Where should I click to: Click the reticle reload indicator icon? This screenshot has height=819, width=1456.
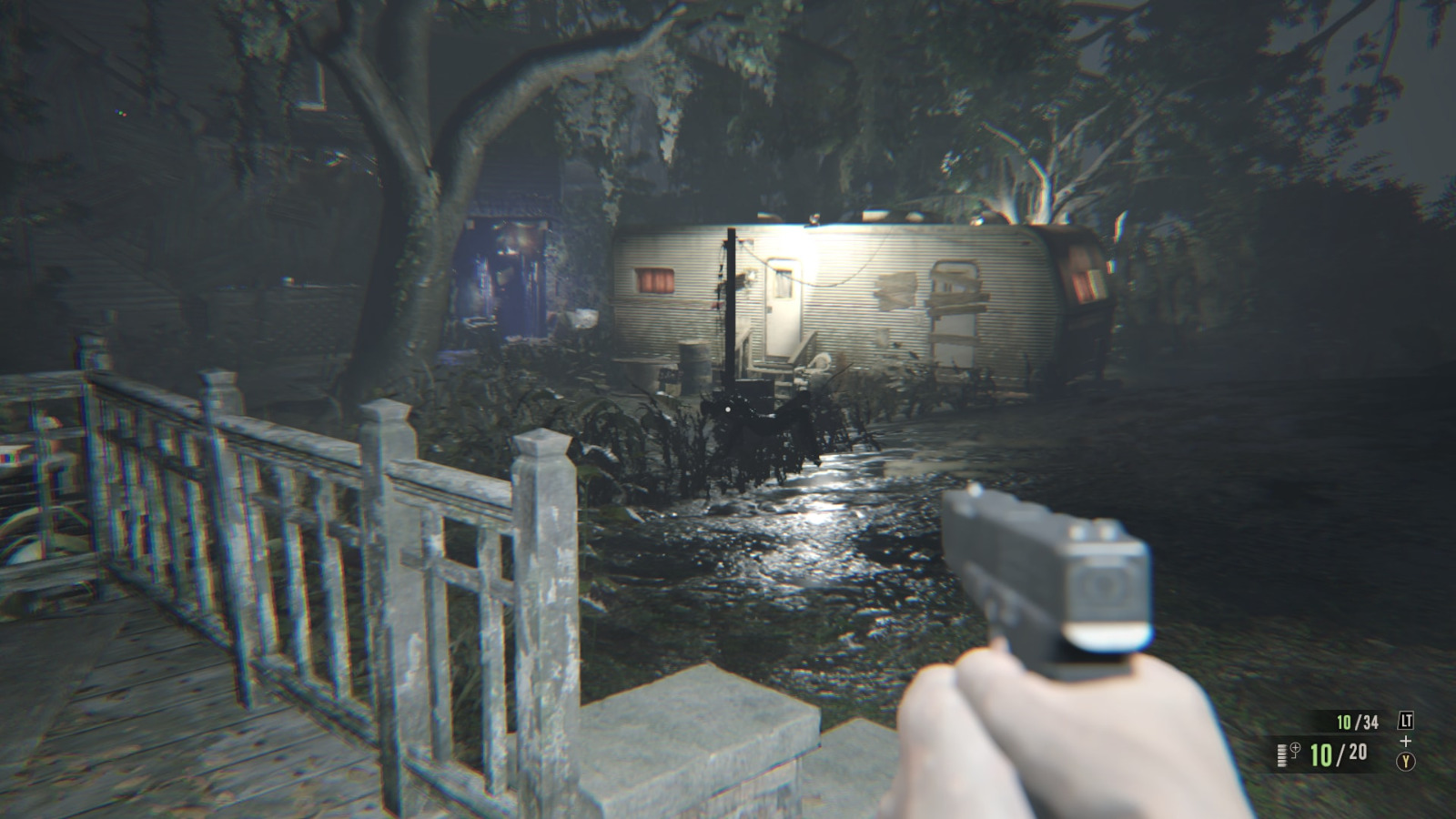(x=1295, y=749)
